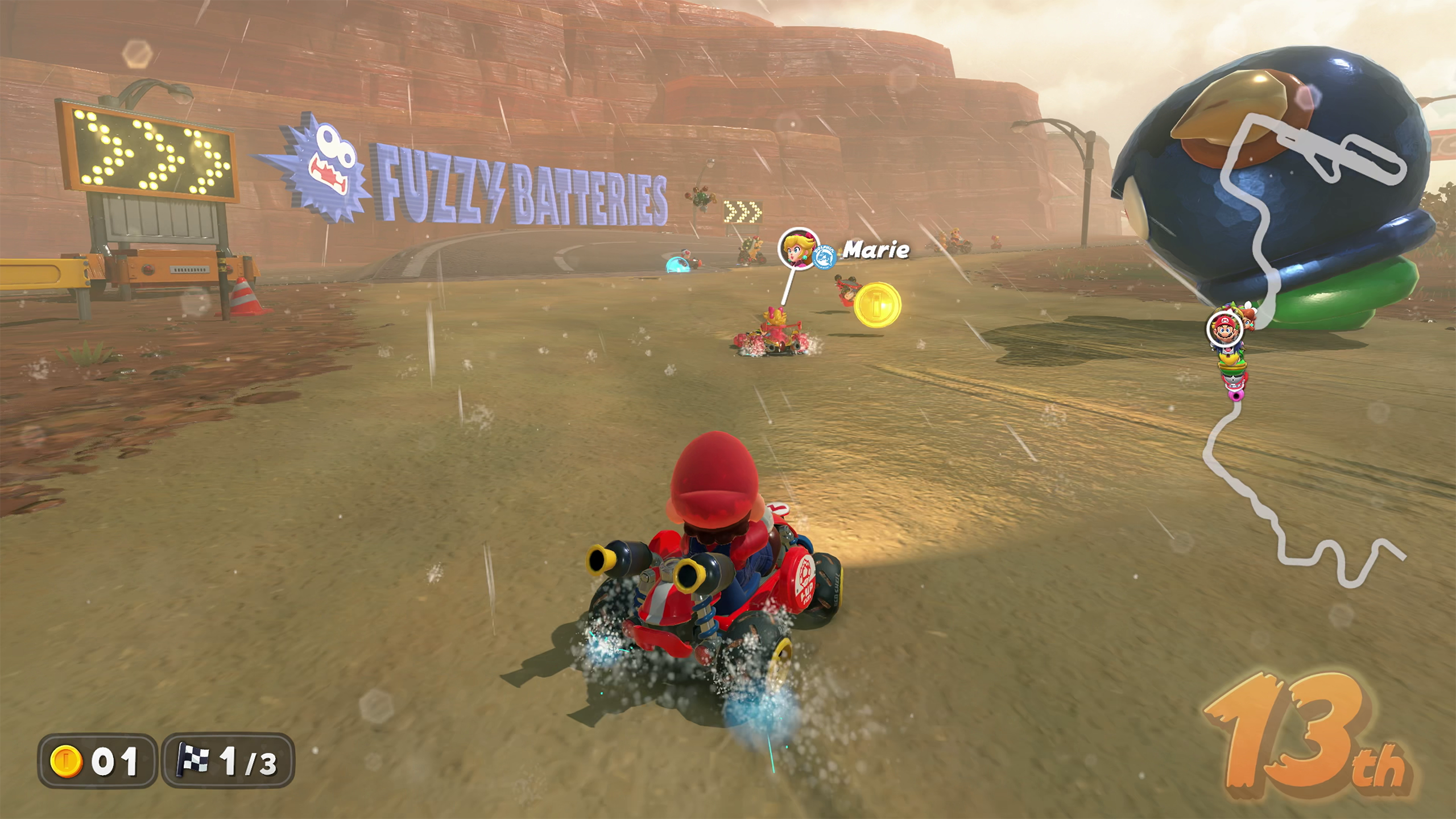This screenshot has height=819, width=1456.
Task: Select Marie's Peach portrait tag
Action: coord(797,249)
